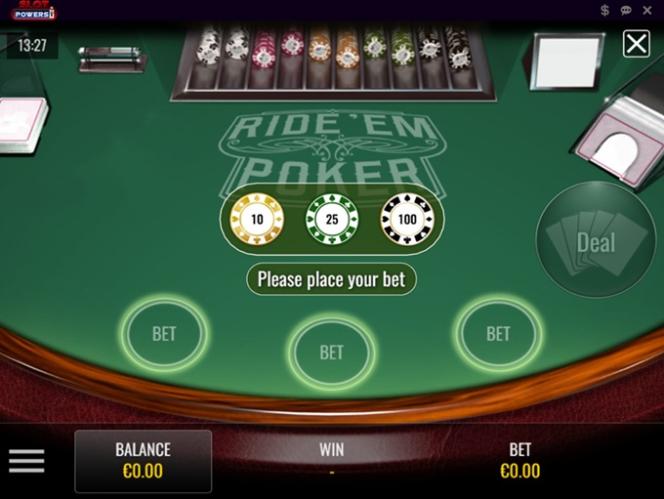Open the Balance panel
The image size is (664, 499).
coord(143,461)
